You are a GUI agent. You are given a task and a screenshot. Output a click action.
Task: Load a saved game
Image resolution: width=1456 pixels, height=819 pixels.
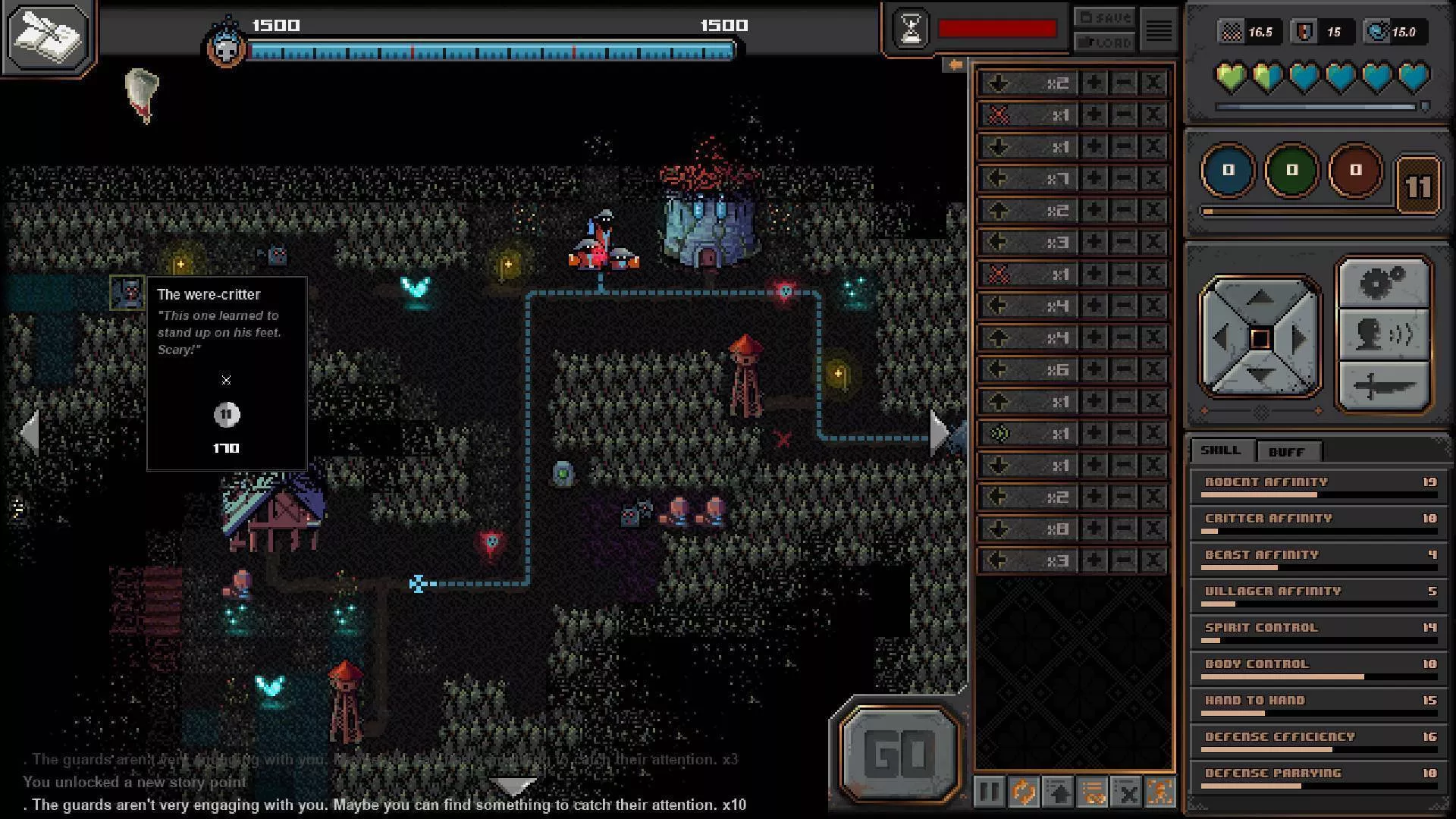[x=1104, y=42]
